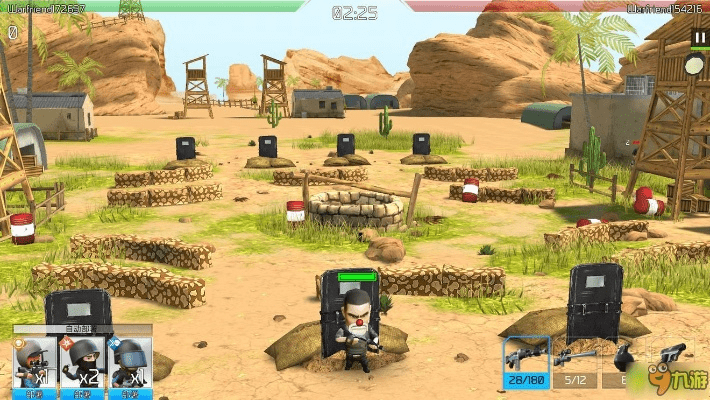Deploy the riot shield soldier unit card

130,363
